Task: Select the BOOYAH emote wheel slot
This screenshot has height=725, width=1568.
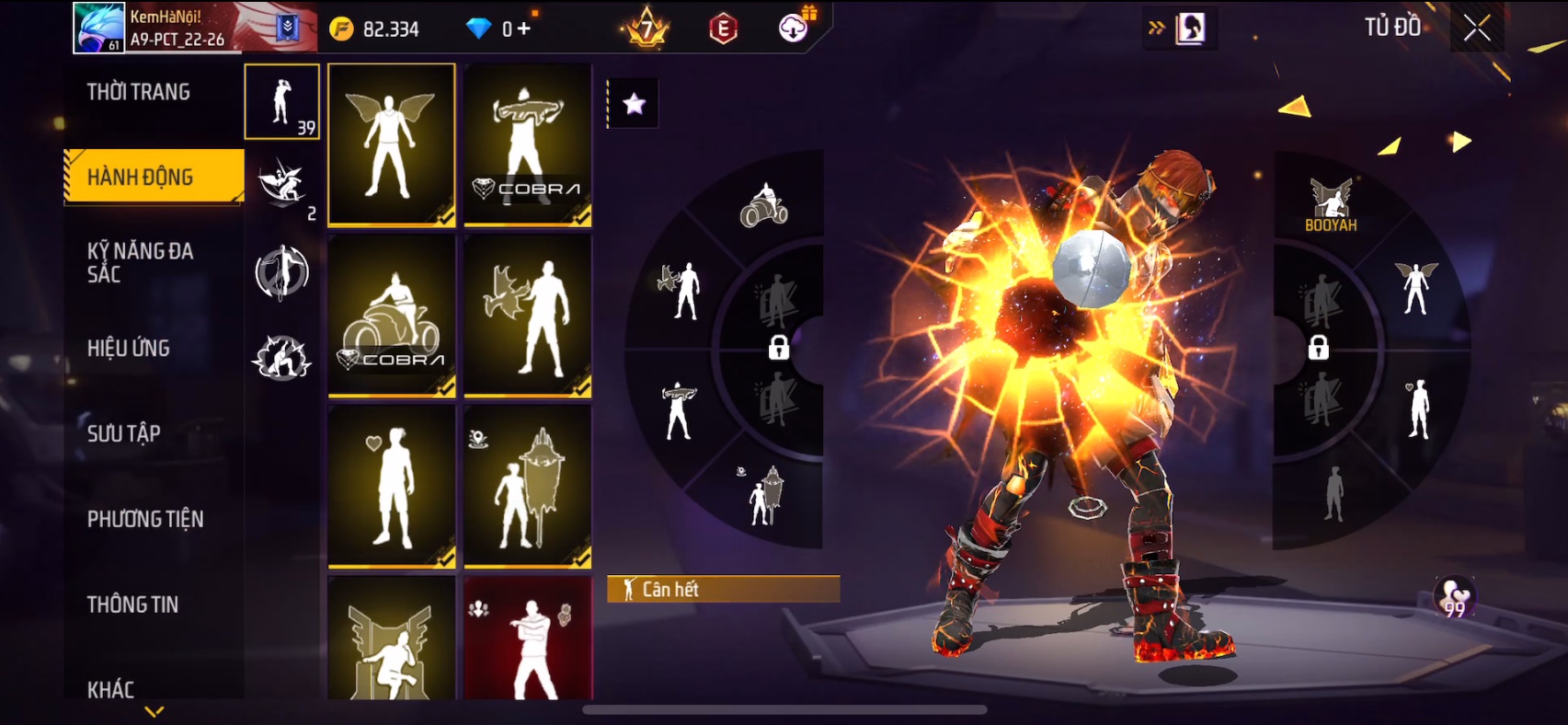Action: [x=1331, y=205]
